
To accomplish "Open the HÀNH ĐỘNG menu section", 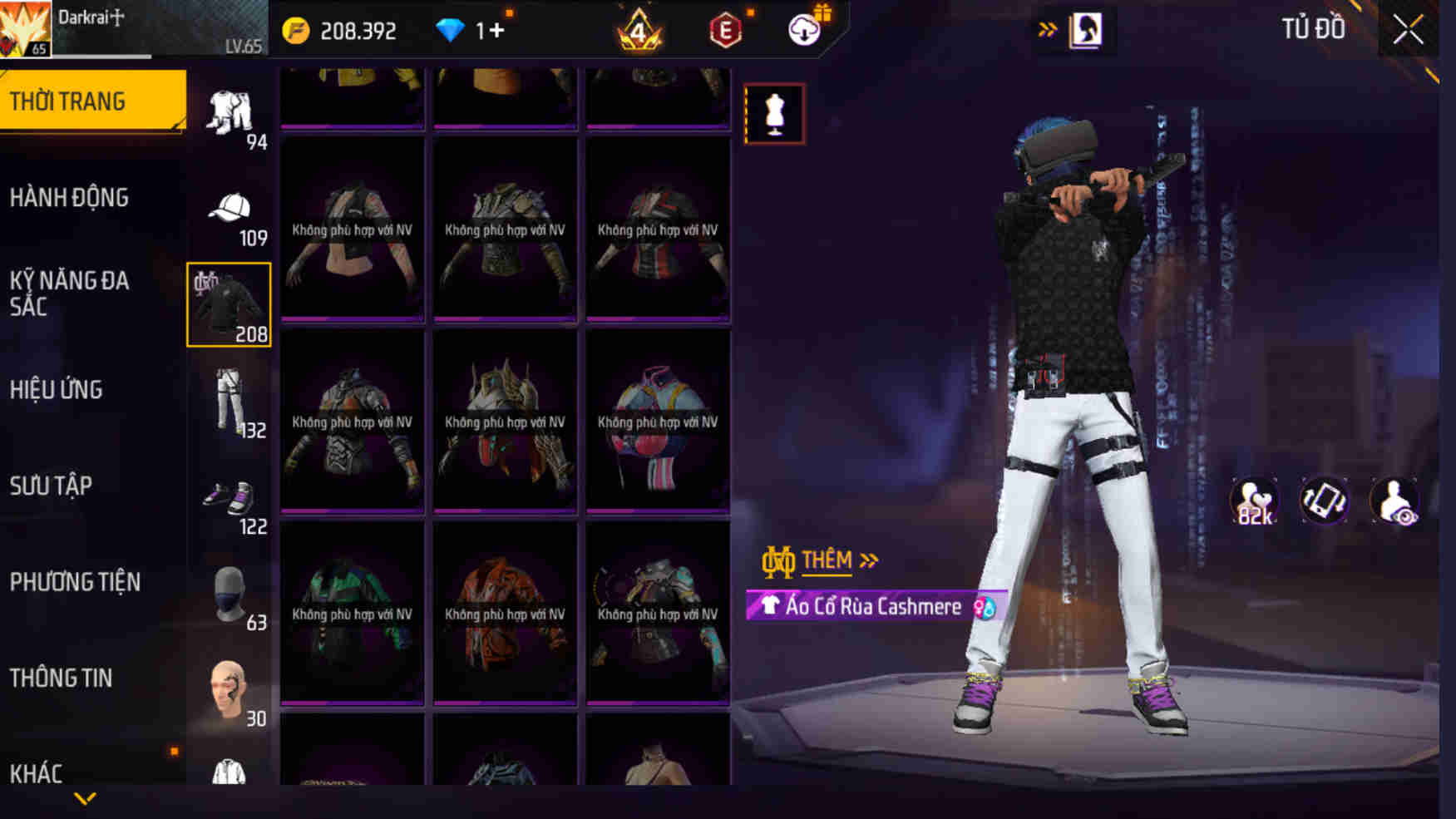I will (x=72, y=198).
